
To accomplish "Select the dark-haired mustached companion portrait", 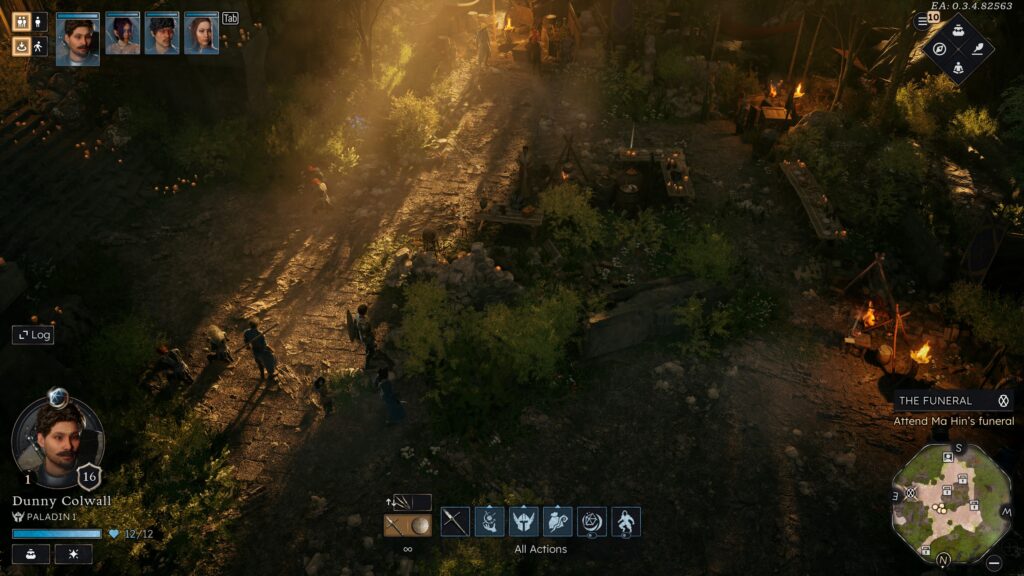I will 161,34.
